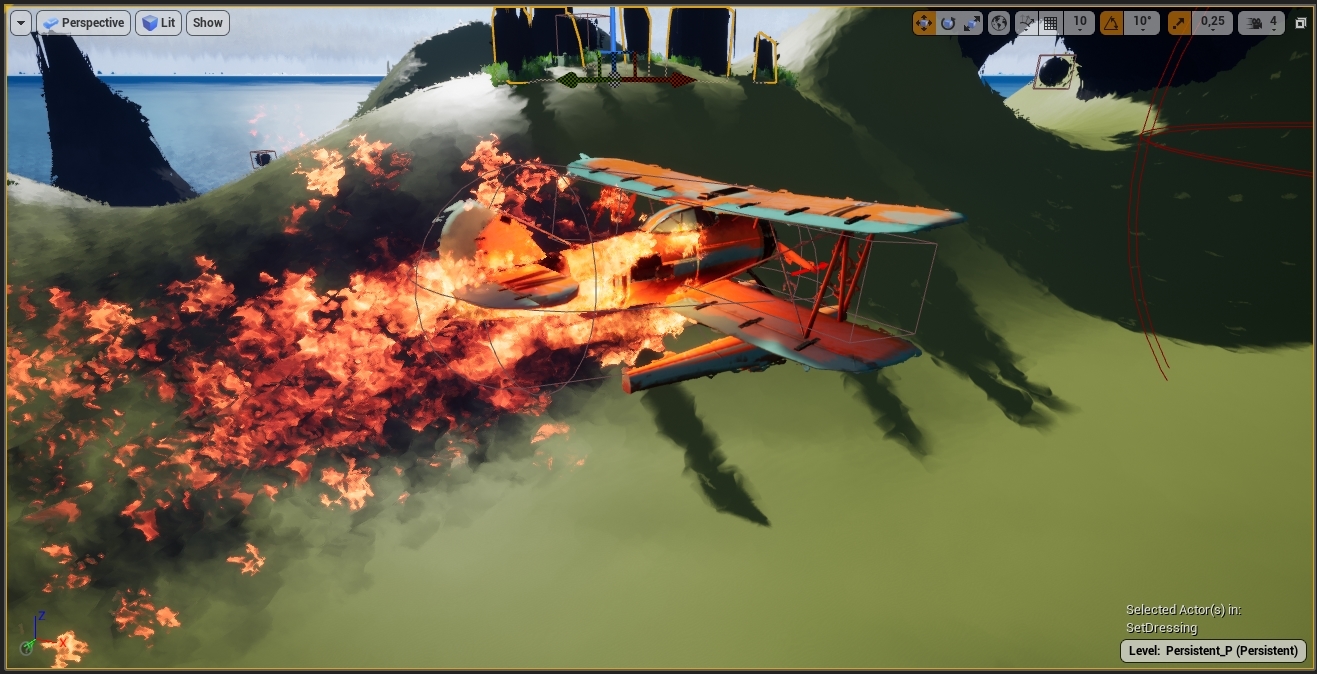Adjust the camera speed setting 4
This screenshot has width=1317, height=674.
coord(1262,22)
